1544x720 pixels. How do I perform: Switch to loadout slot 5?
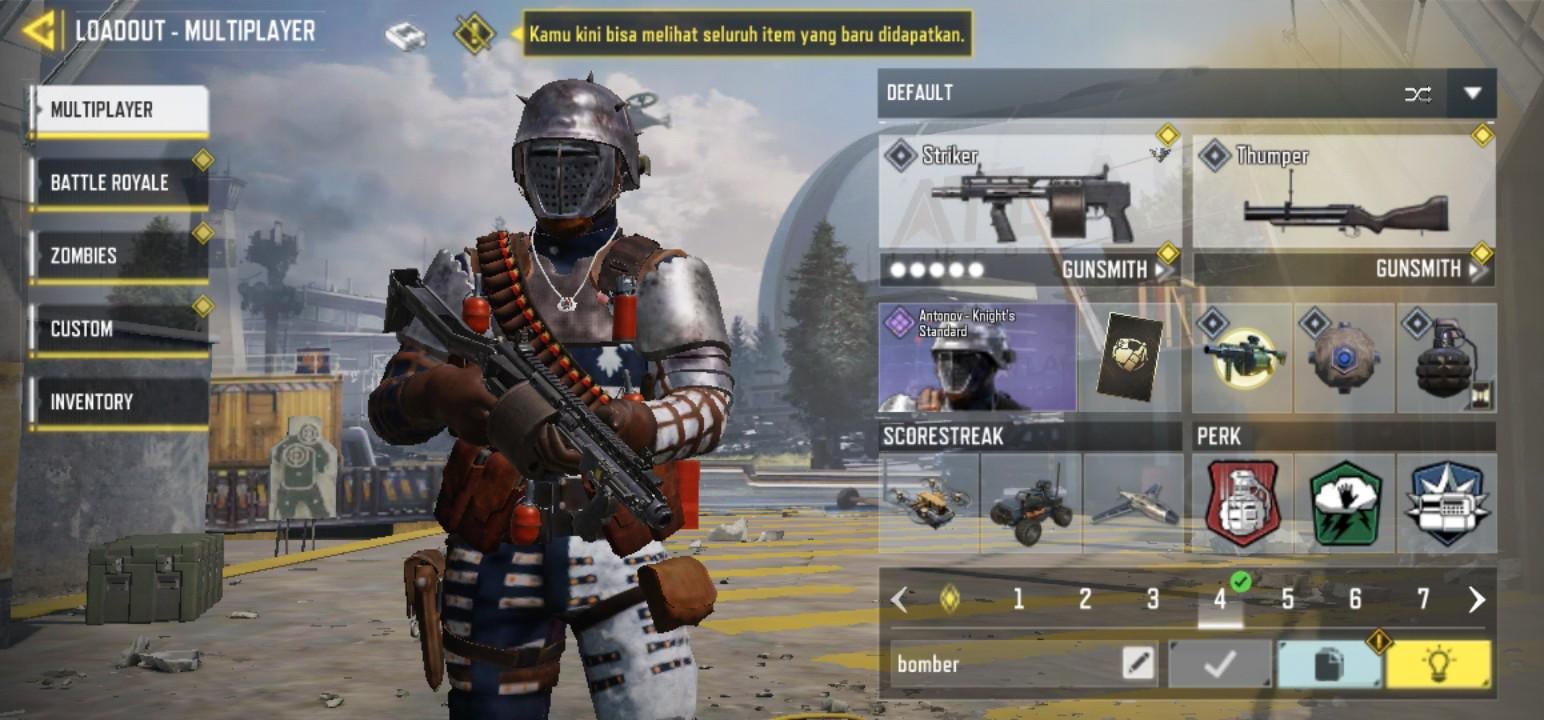pyautogui.click(x=1288, y=599)
